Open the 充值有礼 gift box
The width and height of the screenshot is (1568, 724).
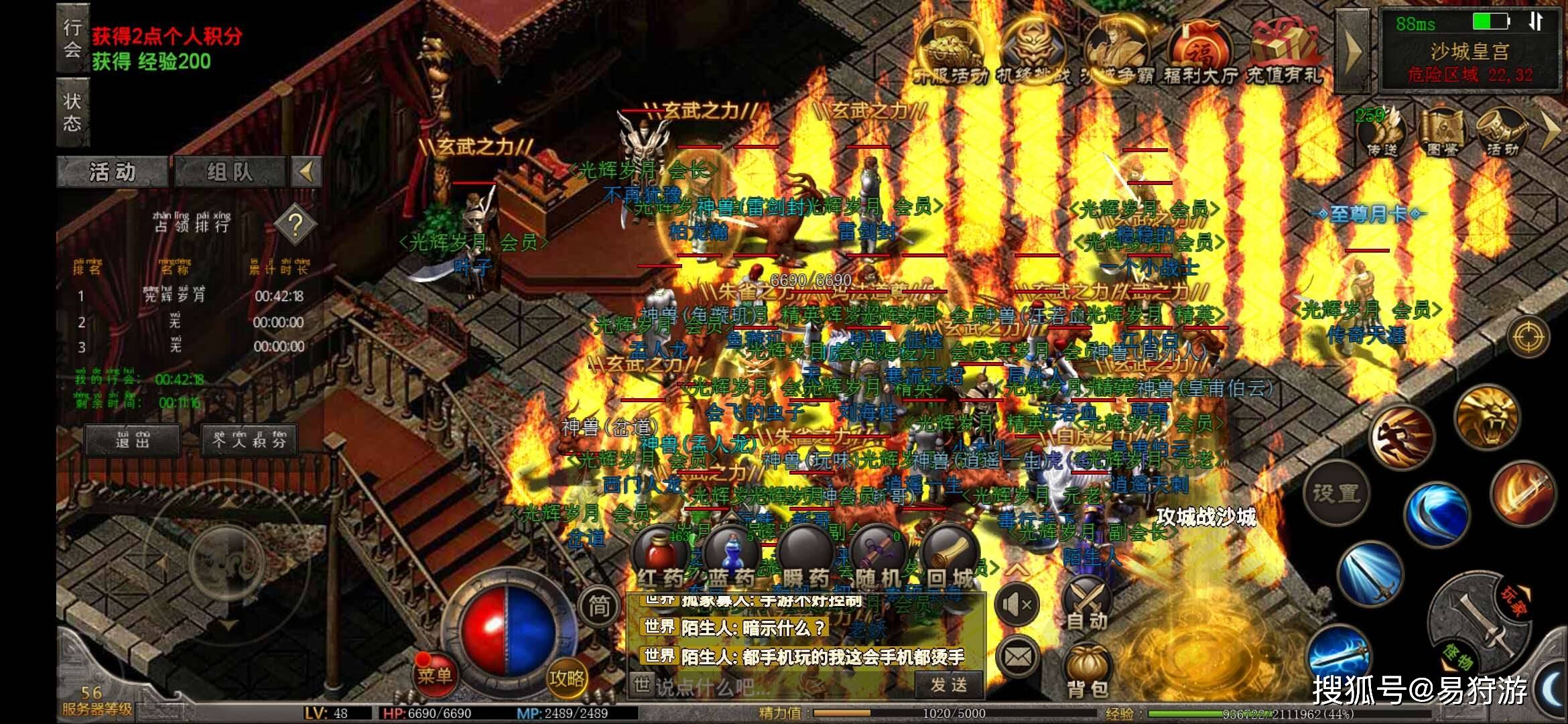[x=1285, y=50]
